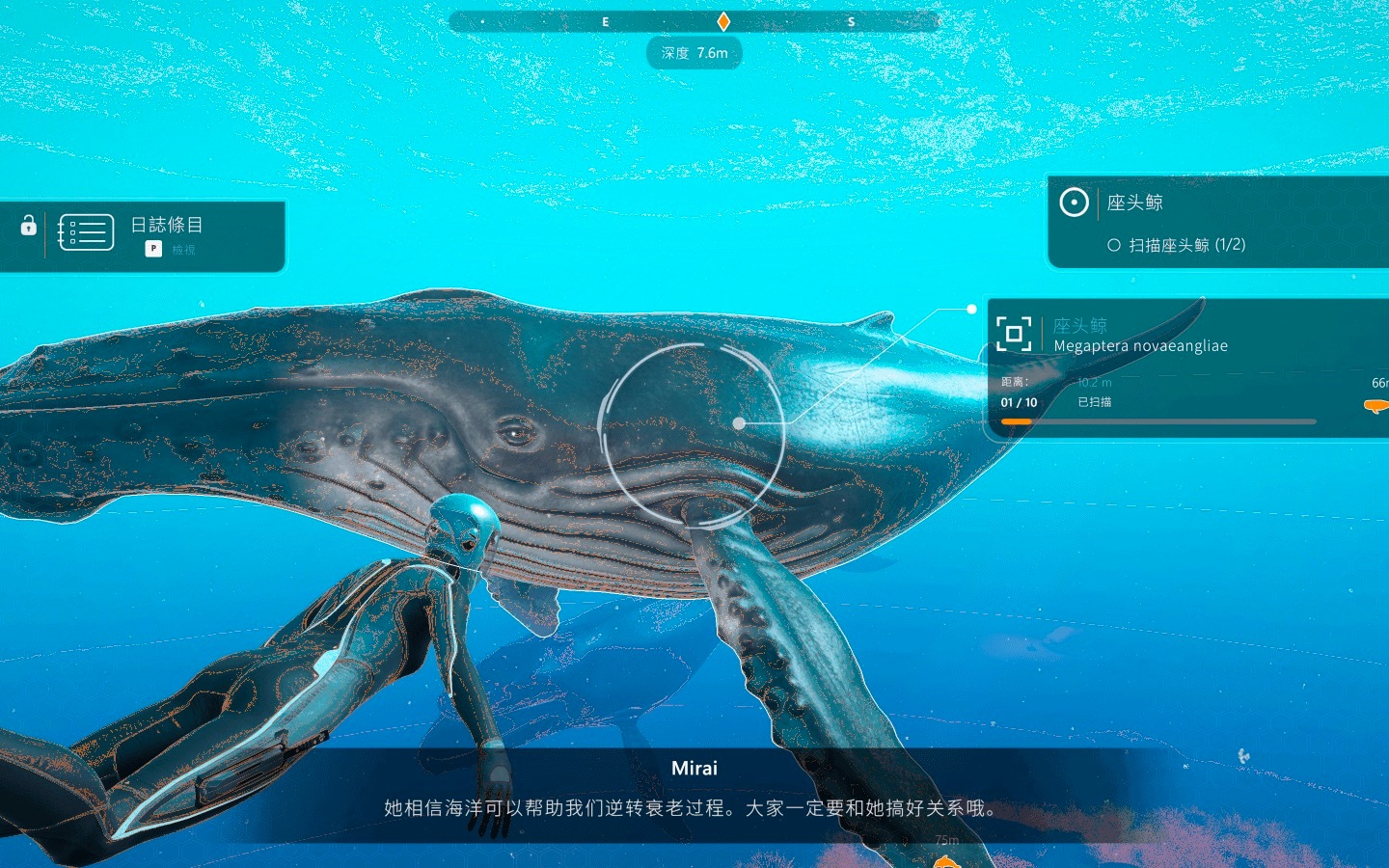The width and height of the screenshot is (1389, 868).
Task: Click the journal list icon
Action: (x=86, y=232)
